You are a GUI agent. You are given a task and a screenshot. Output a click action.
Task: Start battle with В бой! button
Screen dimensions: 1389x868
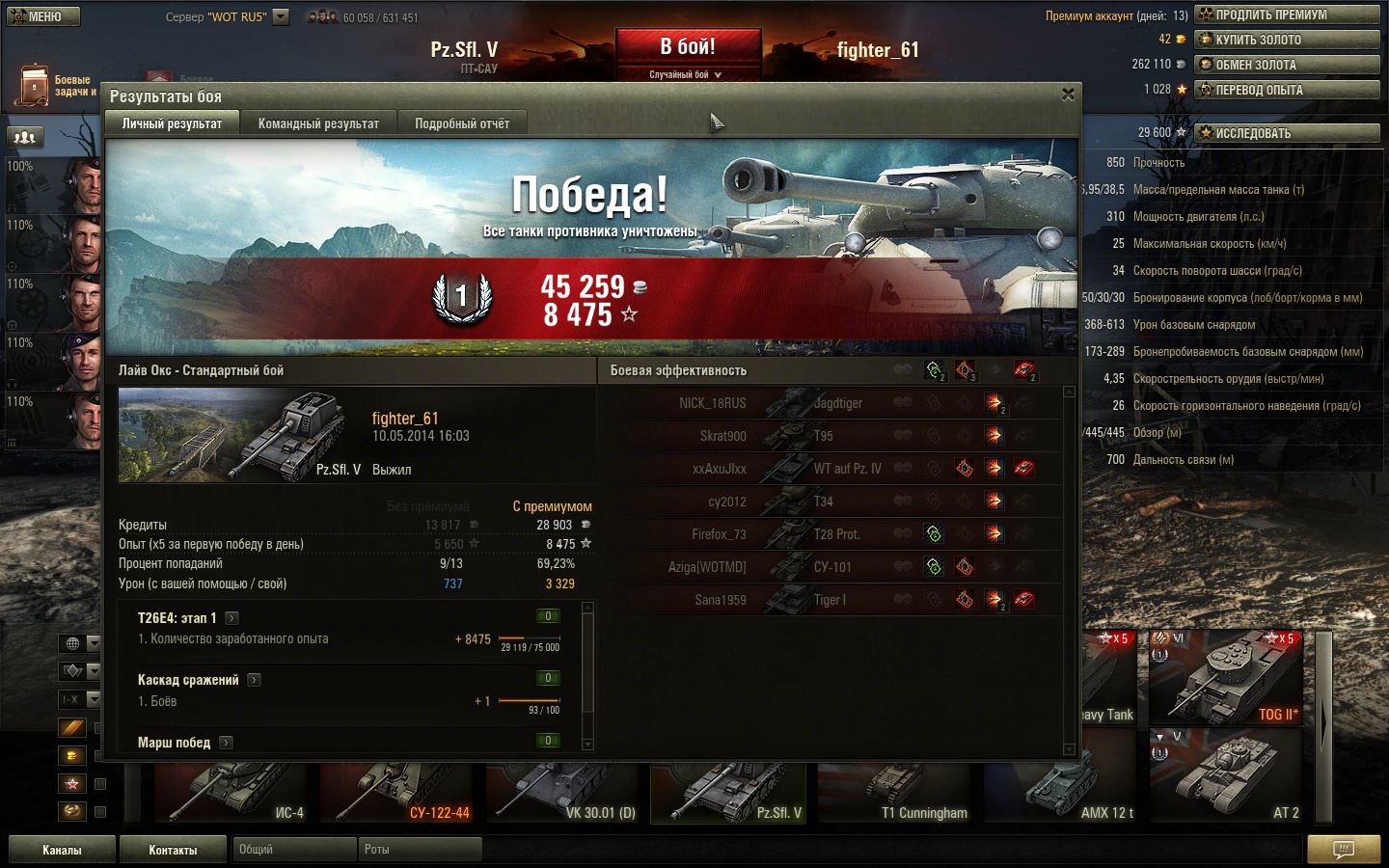(687, 46)
